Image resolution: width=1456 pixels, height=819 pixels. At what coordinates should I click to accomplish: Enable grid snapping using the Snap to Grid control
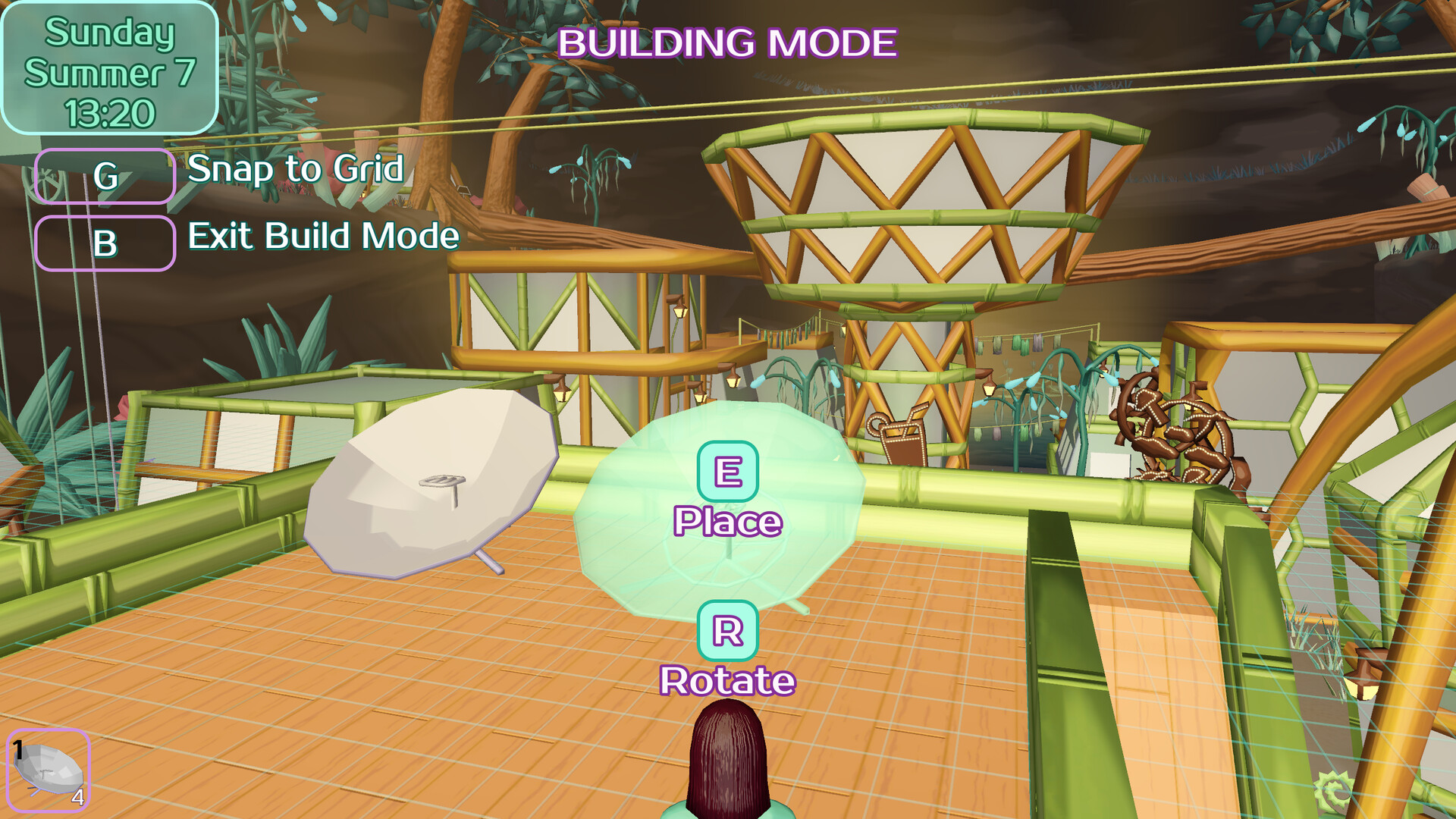tap(105, 177)
